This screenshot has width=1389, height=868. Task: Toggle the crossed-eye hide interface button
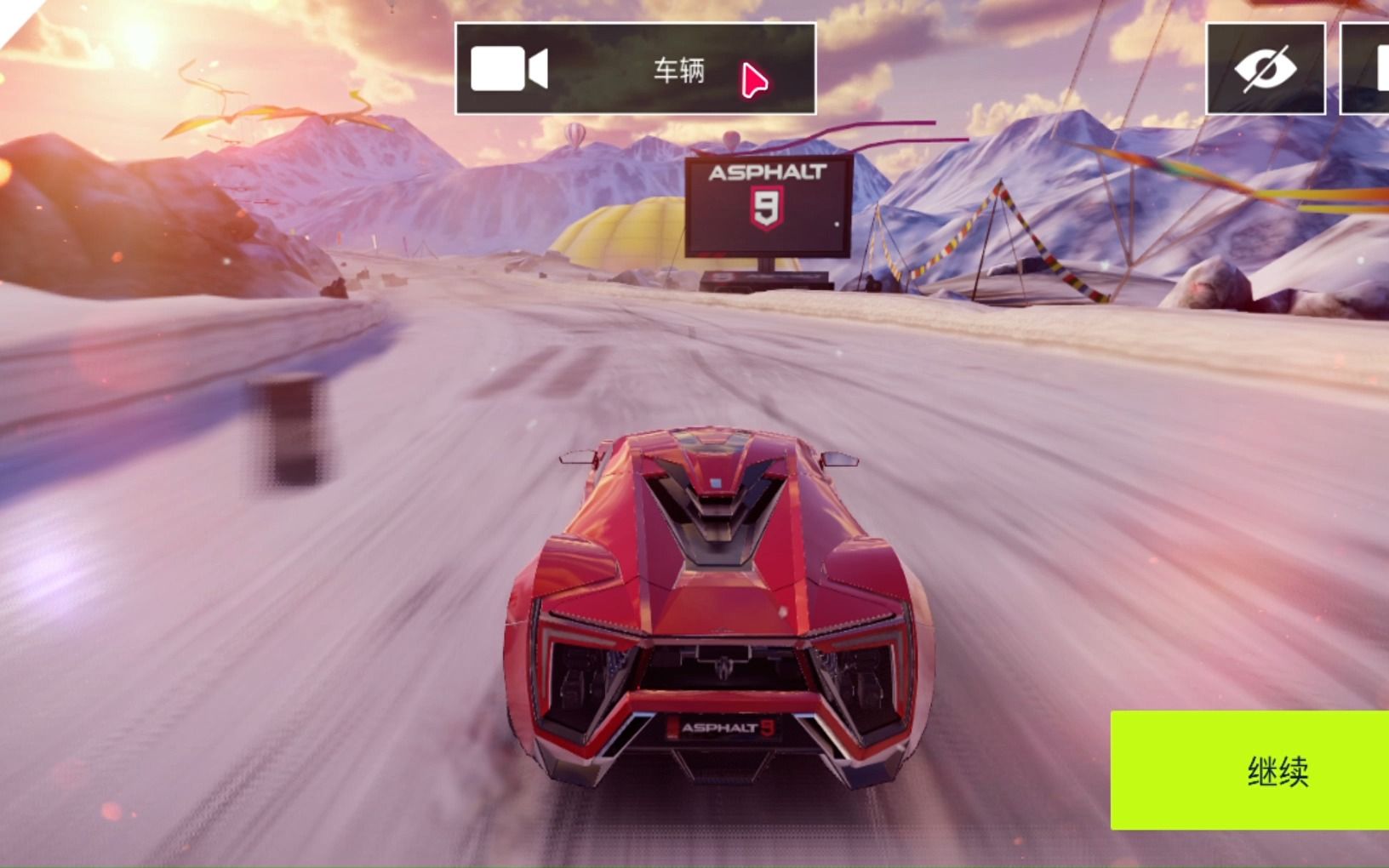point(1265,69)
